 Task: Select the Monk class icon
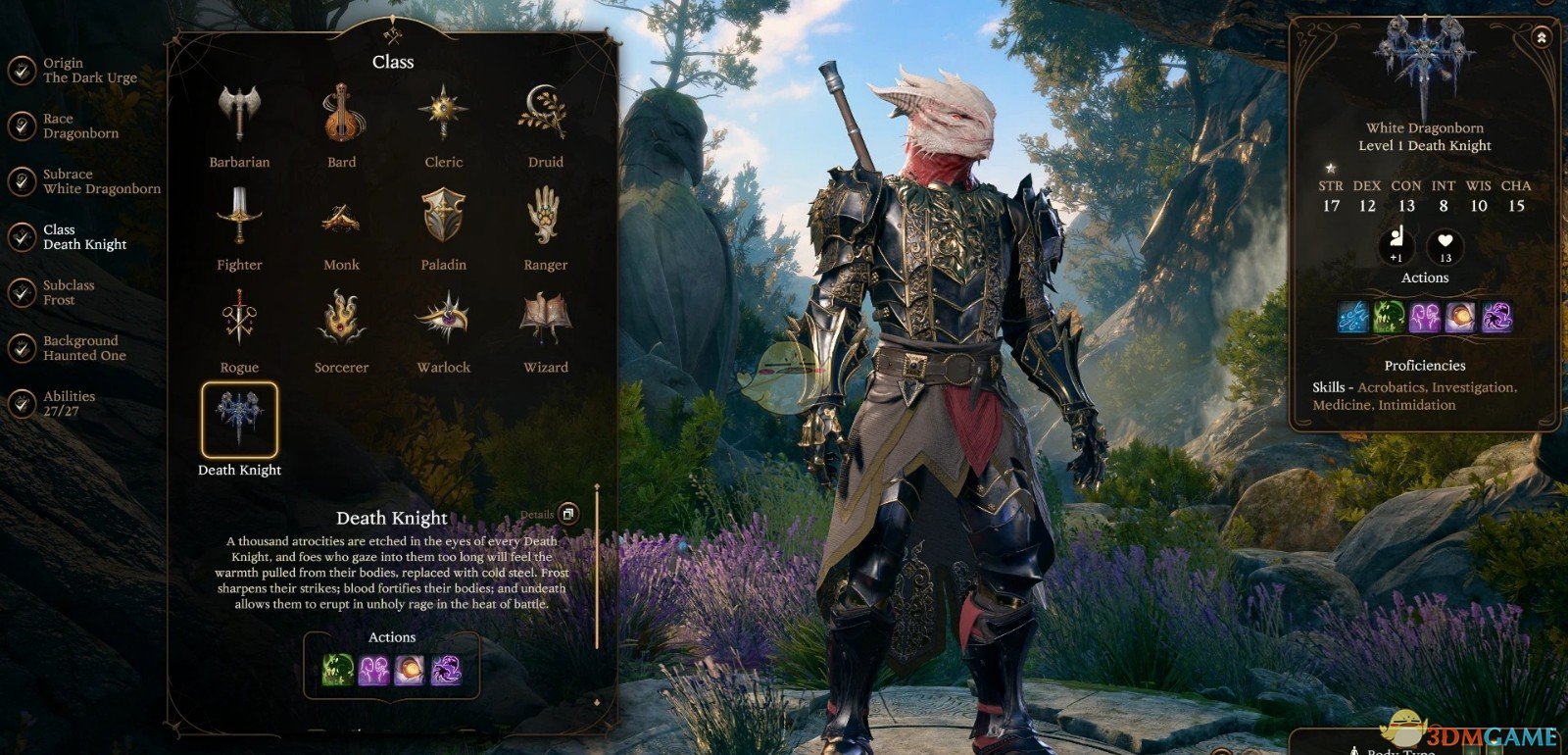[x=341, y=216]
